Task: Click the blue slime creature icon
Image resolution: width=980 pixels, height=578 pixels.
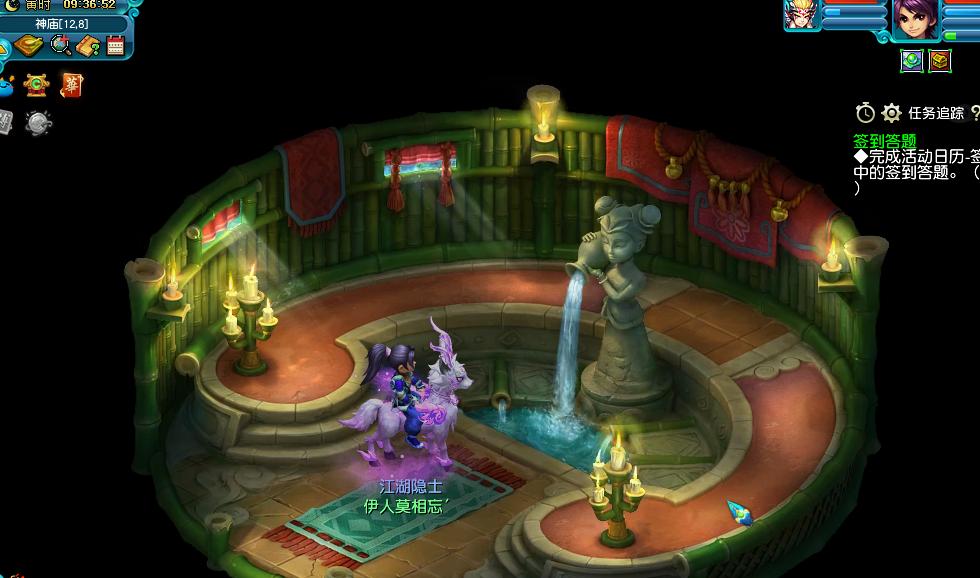Action: 6,85
